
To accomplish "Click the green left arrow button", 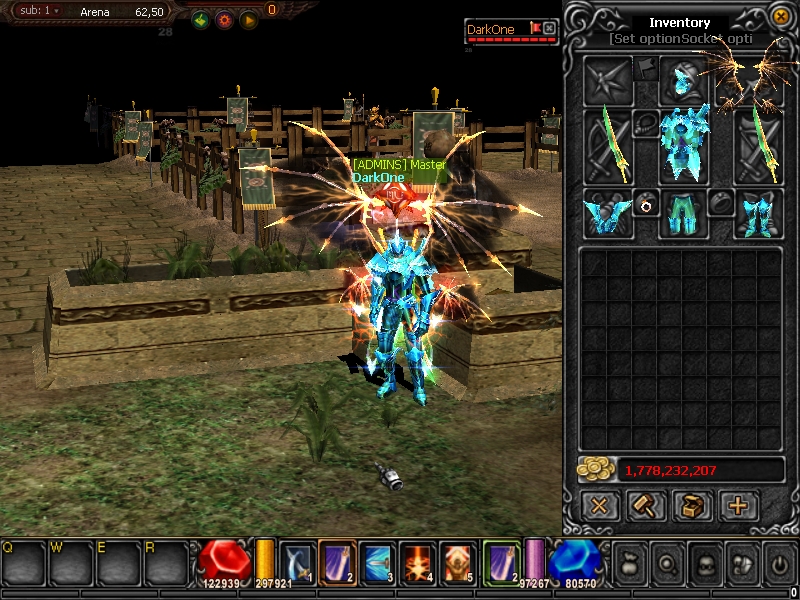I will (x=200, y=20).
